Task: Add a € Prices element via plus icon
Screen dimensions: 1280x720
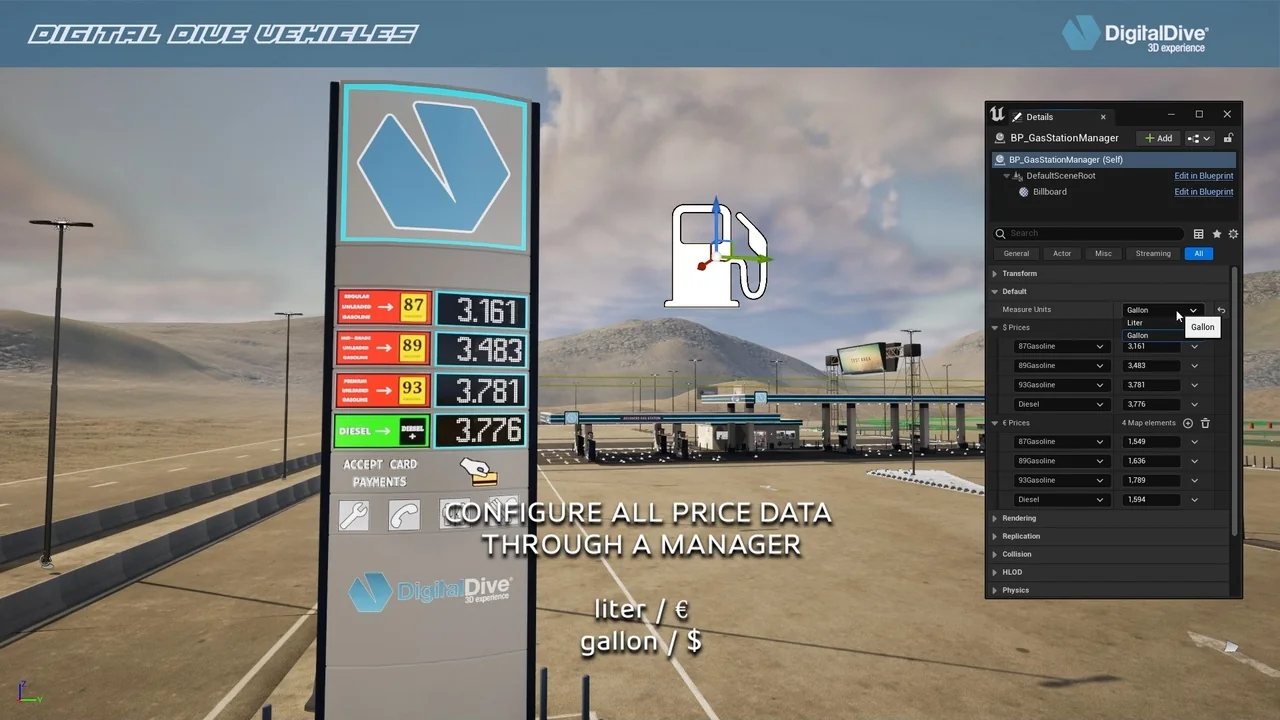Action: tap(1188, 423)
